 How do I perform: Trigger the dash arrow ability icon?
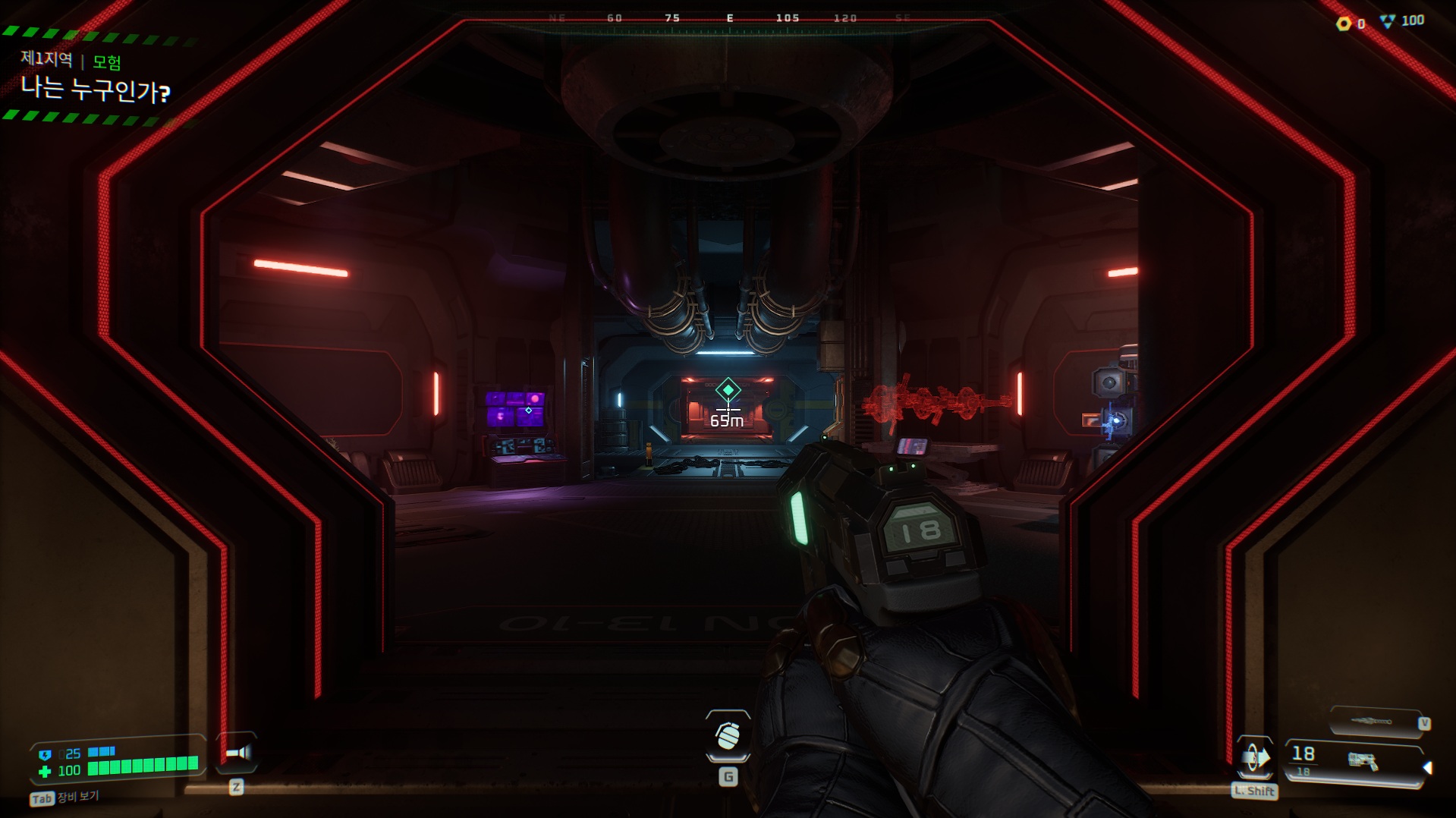pyautogui.click(x=1255, y=757)
